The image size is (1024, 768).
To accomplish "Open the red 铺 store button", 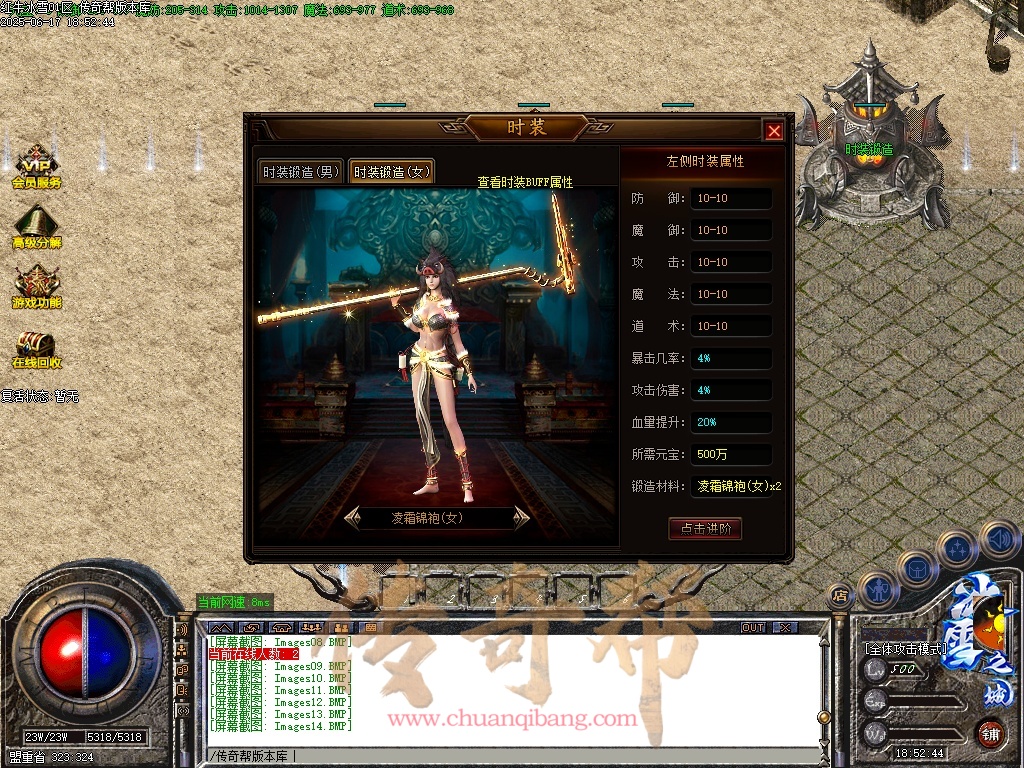I will pos(990,732).
